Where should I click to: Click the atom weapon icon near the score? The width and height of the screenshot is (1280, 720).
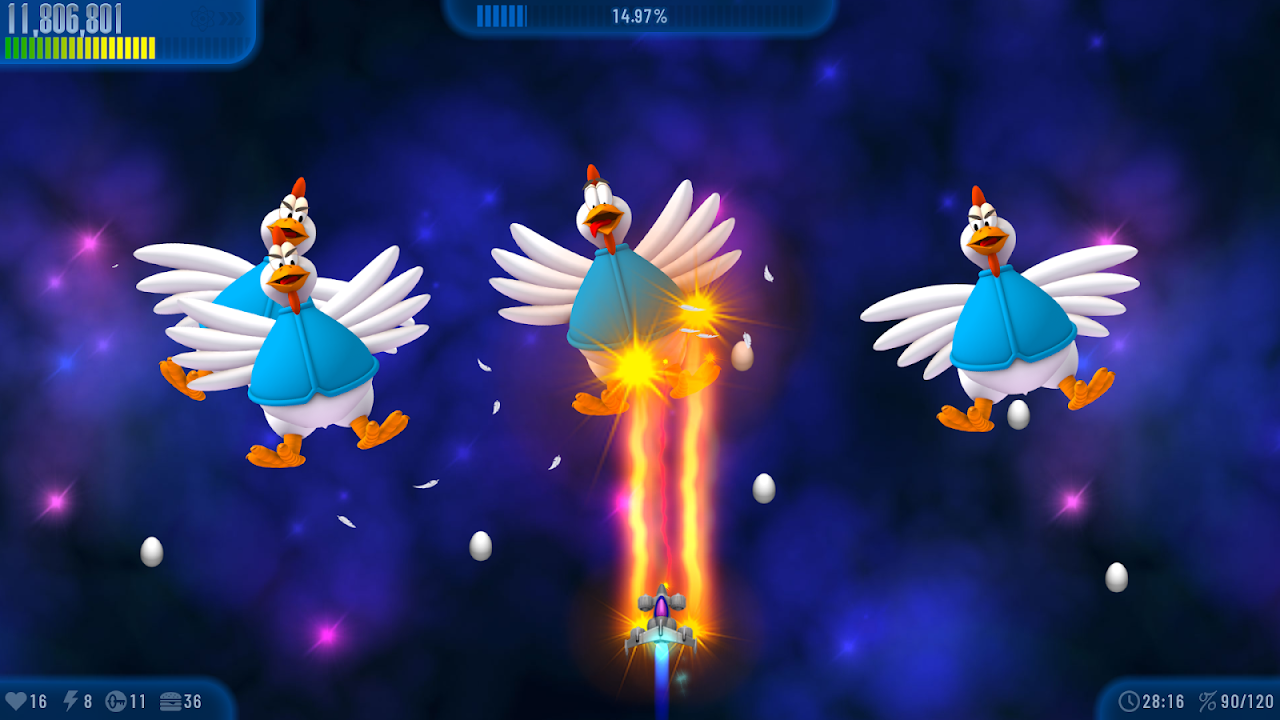point(200,17)
